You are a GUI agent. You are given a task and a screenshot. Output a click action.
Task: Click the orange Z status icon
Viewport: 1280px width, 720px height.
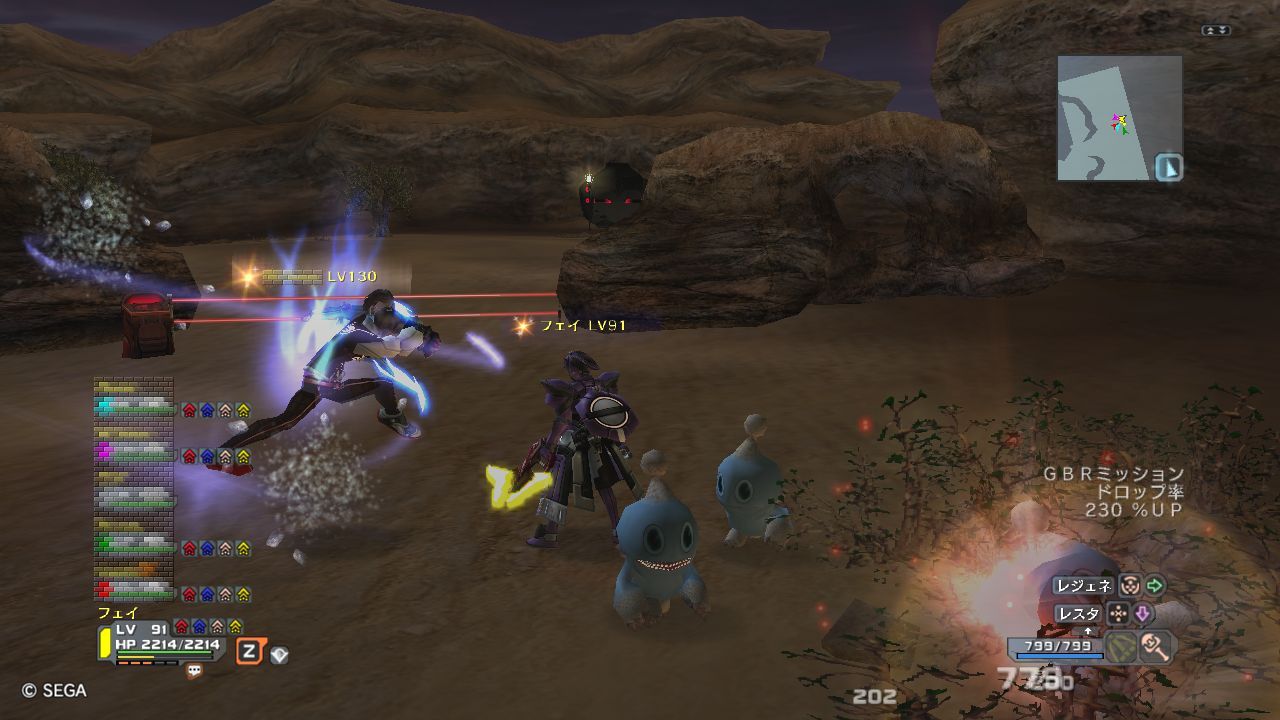tap(249, 653)
